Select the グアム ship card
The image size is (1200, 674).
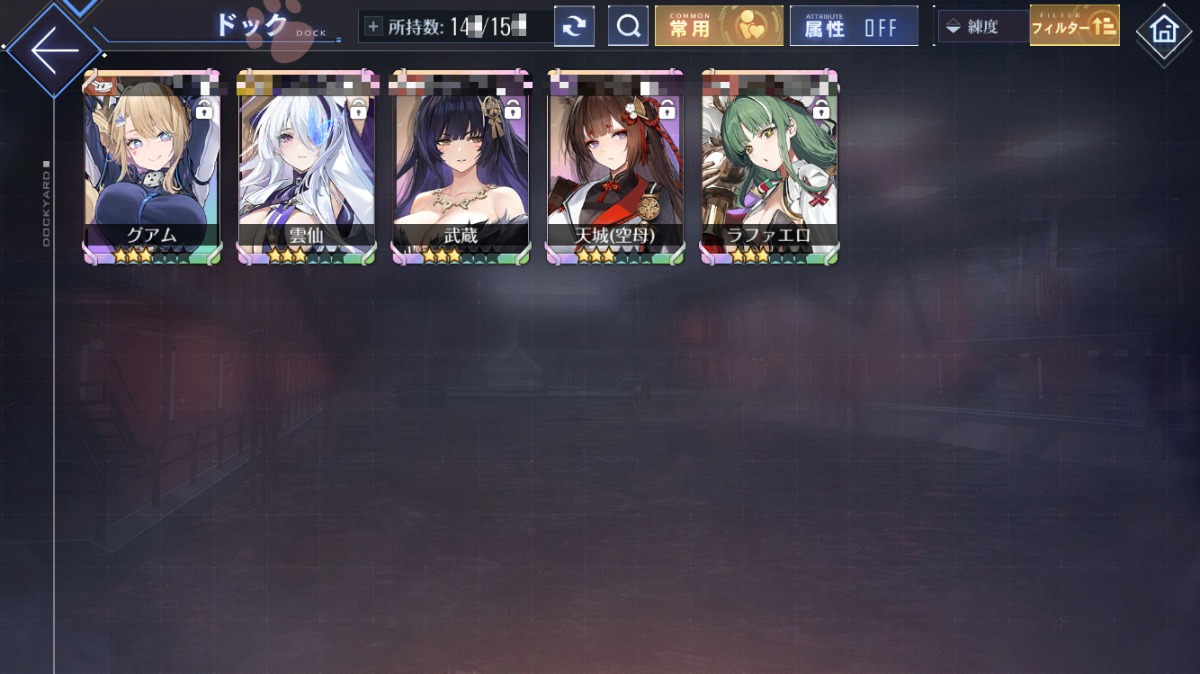coord(153,167)
